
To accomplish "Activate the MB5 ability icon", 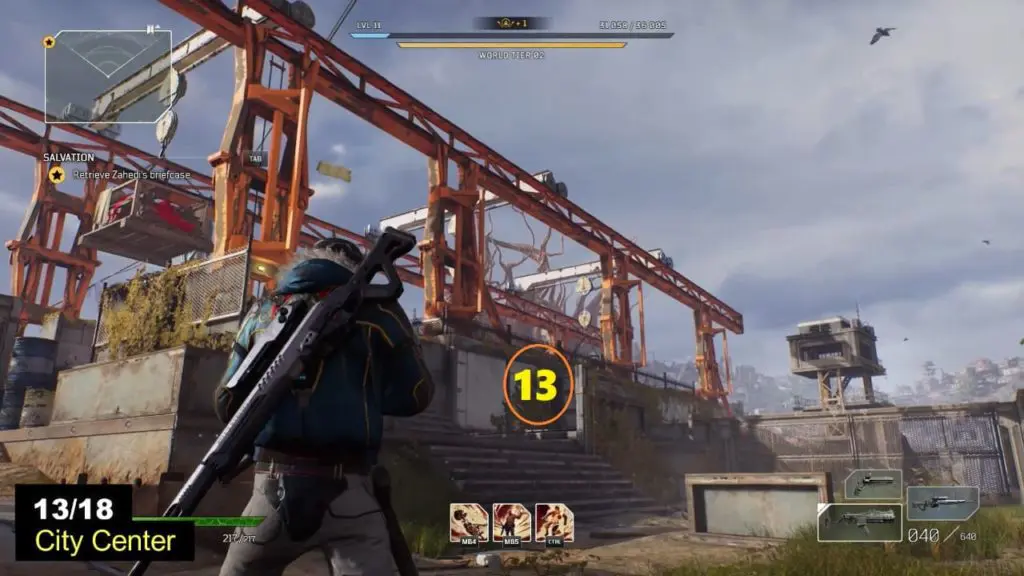I will 512,522.
